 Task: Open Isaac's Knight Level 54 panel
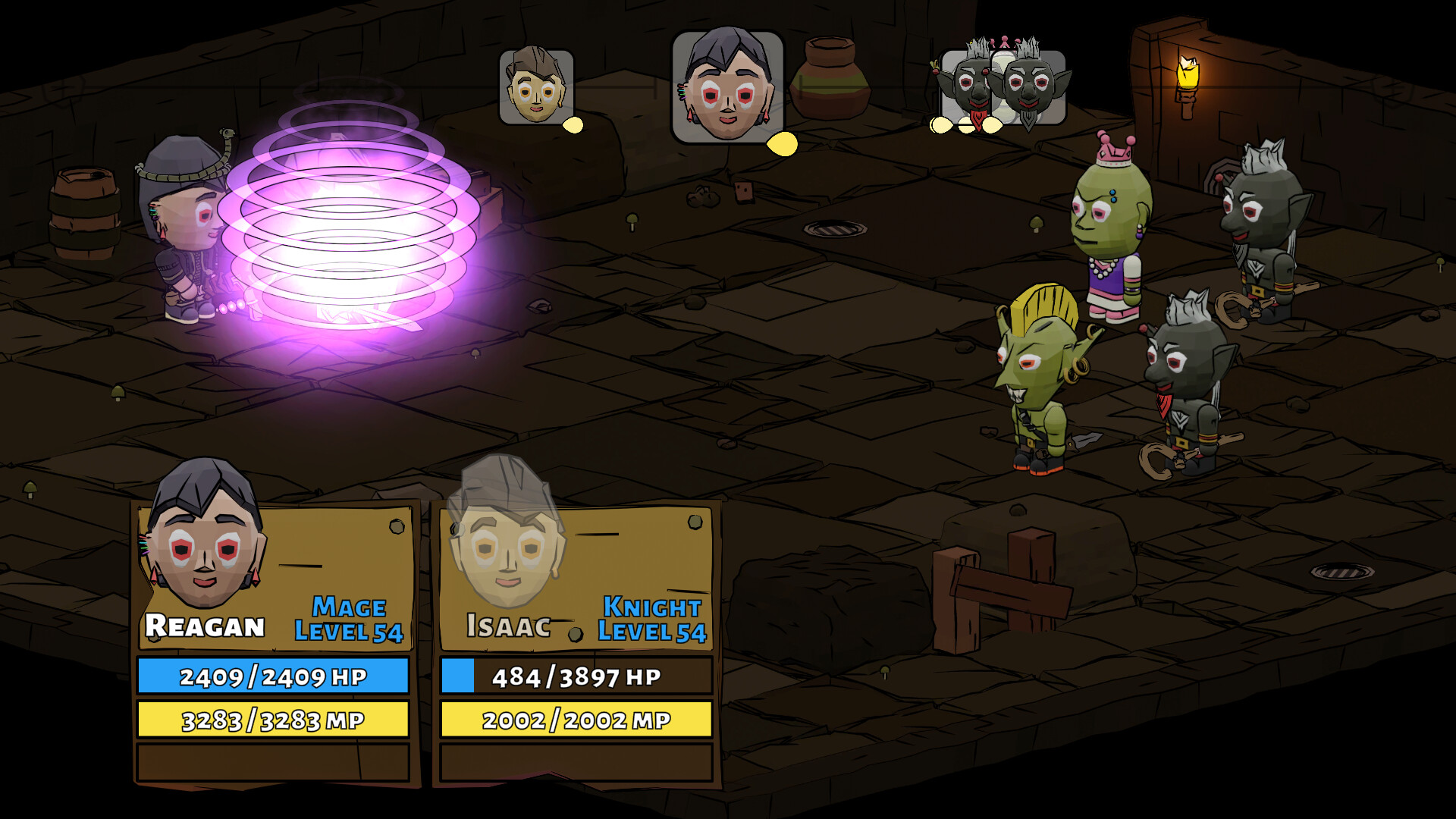pos(651,618)
